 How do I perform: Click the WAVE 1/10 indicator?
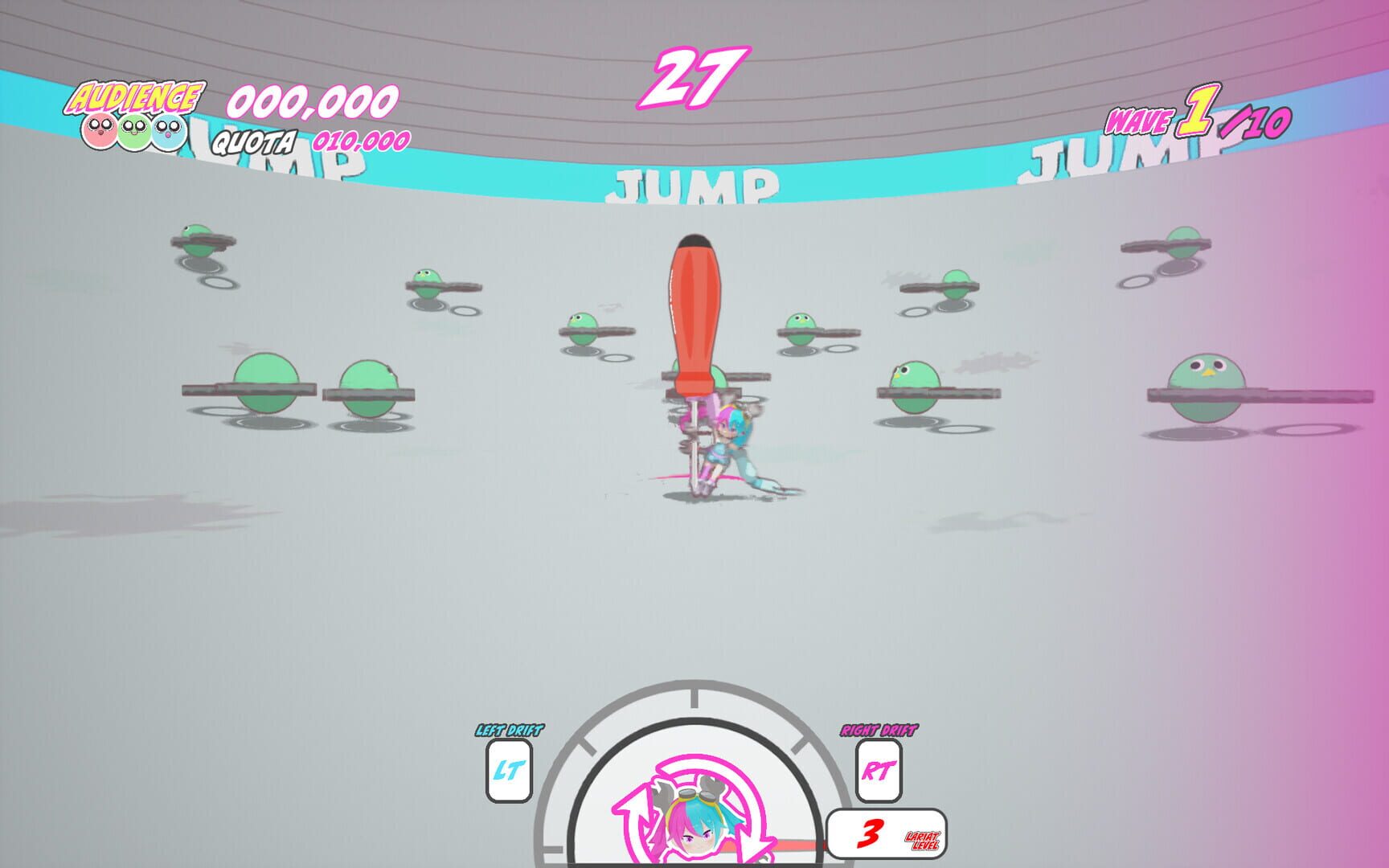[1194, 121]
